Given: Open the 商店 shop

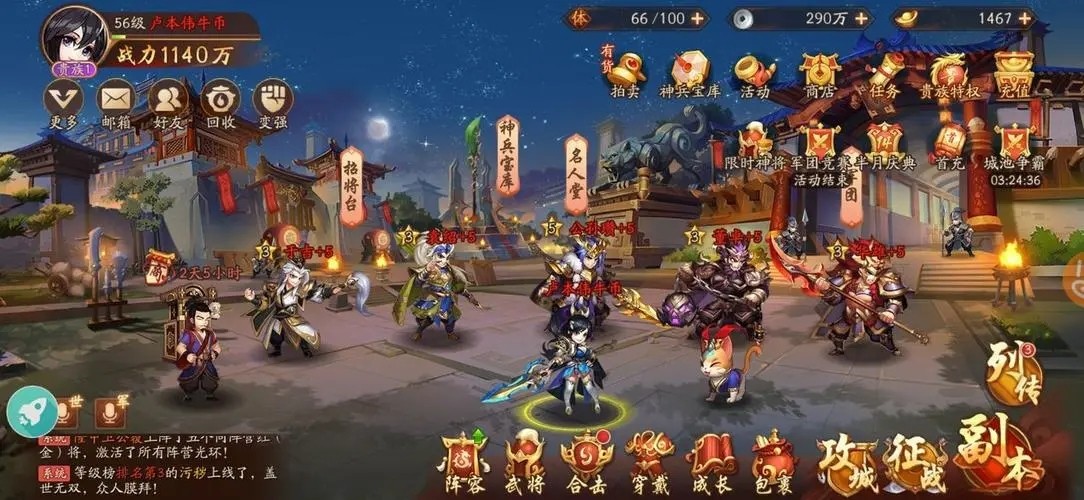Looking at the screenshot, I should (x=819, y=72).
